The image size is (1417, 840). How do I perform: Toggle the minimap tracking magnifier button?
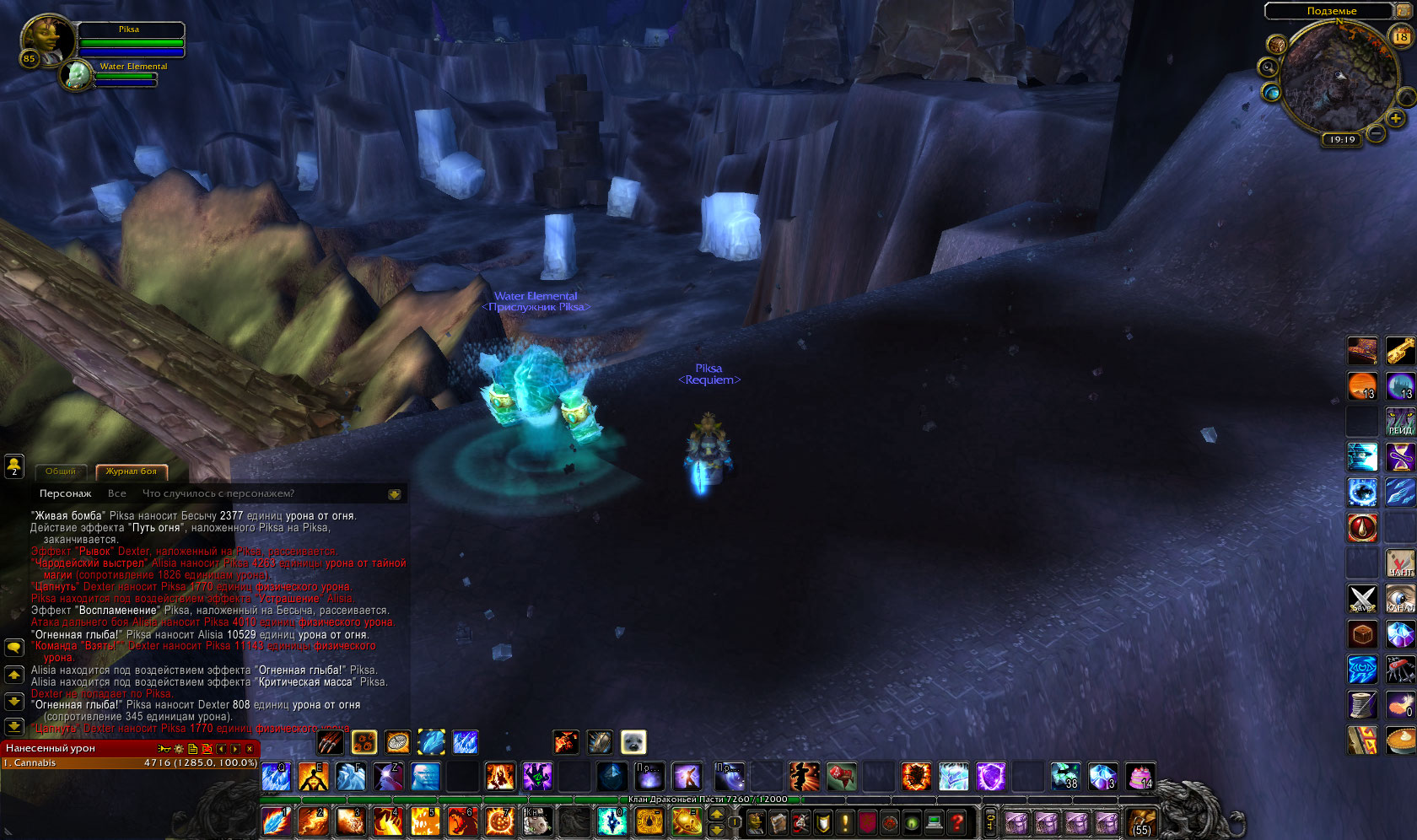(x=1268, y=67)
